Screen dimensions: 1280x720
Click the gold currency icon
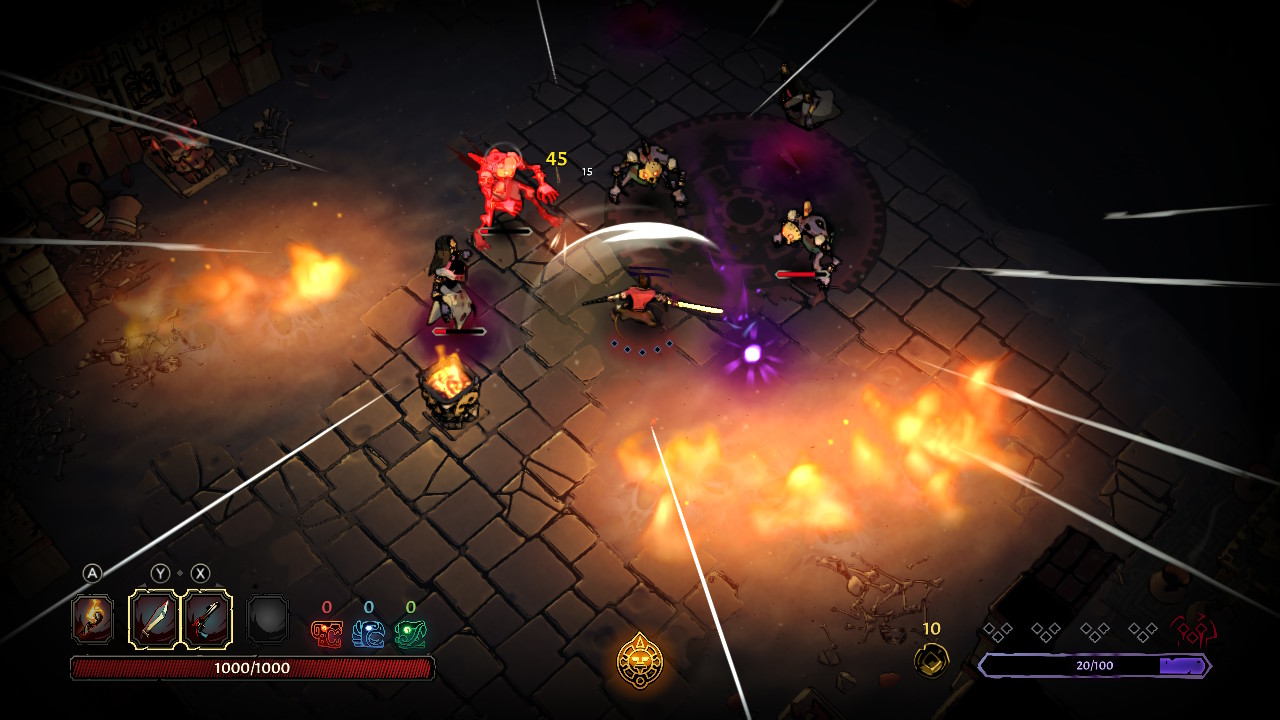click(x=931, y=659)
